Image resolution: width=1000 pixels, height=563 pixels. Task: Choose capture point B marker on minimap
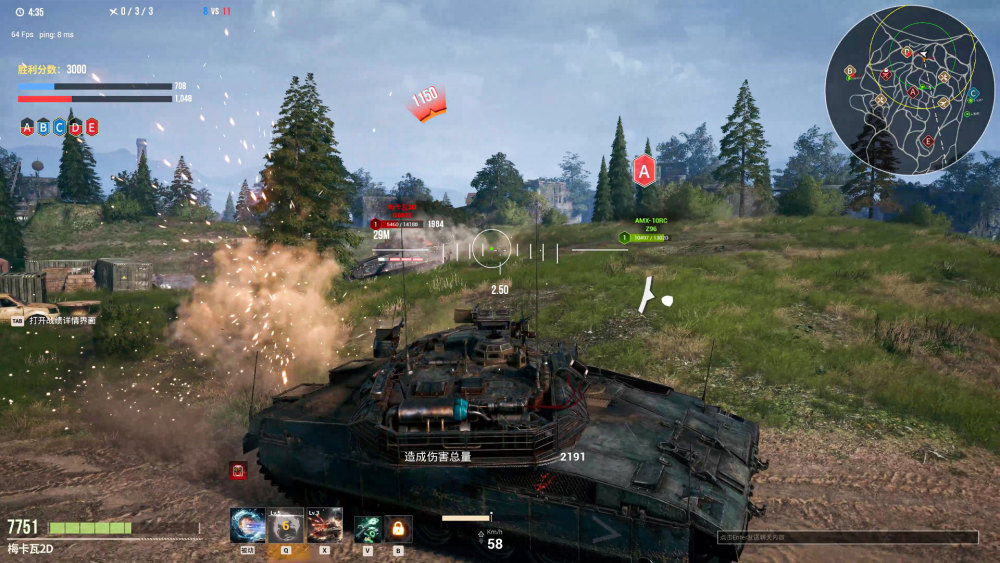[x=850, y=71]
